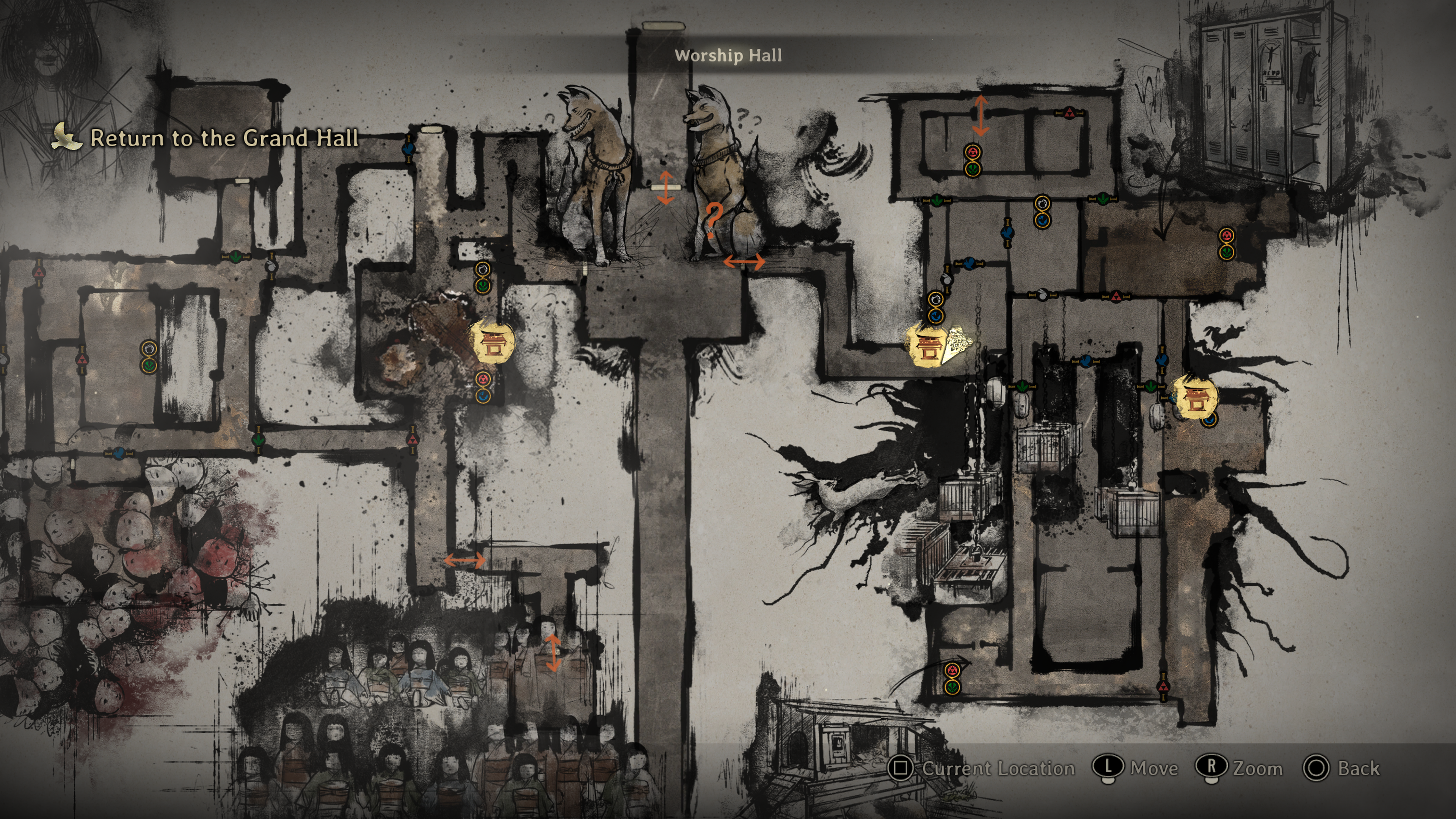Select the shrine marker next to the rubble room
Image resolution: width=1456 pixels, height=819 pixels.
coord(492,342)
